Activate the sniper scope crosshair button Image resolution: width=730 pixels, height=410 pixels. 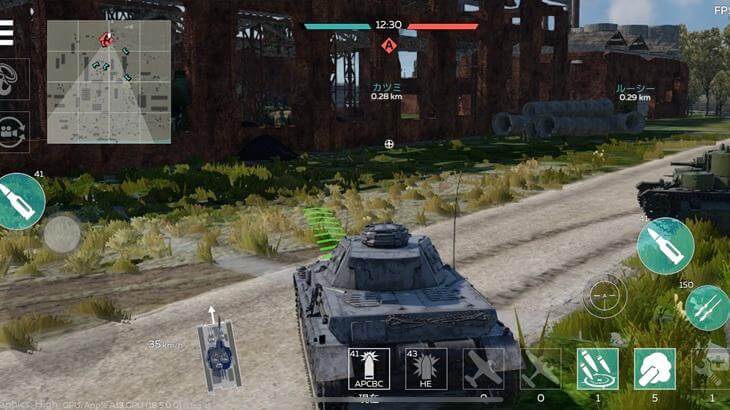[605, 295]
